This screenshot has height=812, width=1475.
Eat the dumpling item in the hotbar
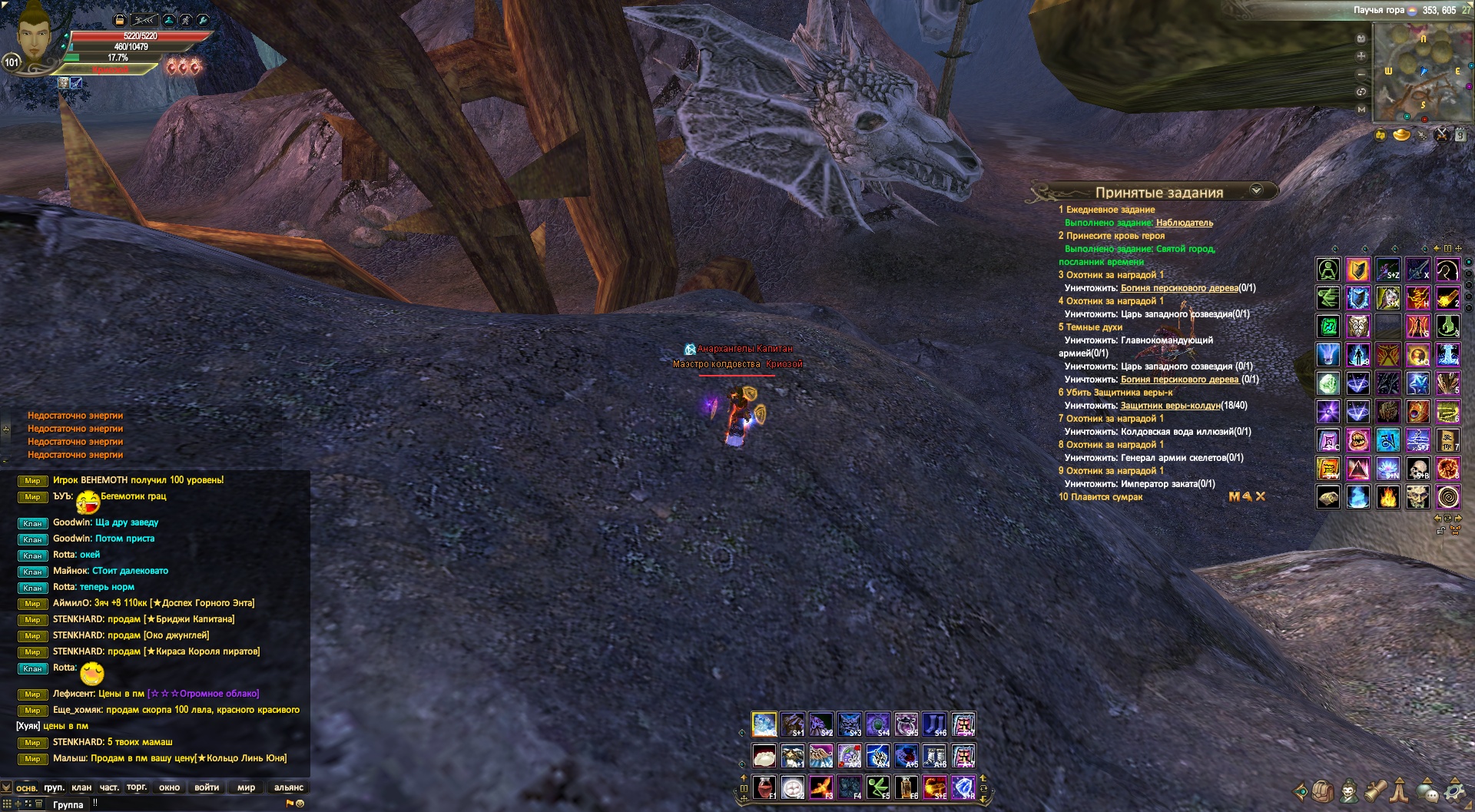click(x=764, y=756)
